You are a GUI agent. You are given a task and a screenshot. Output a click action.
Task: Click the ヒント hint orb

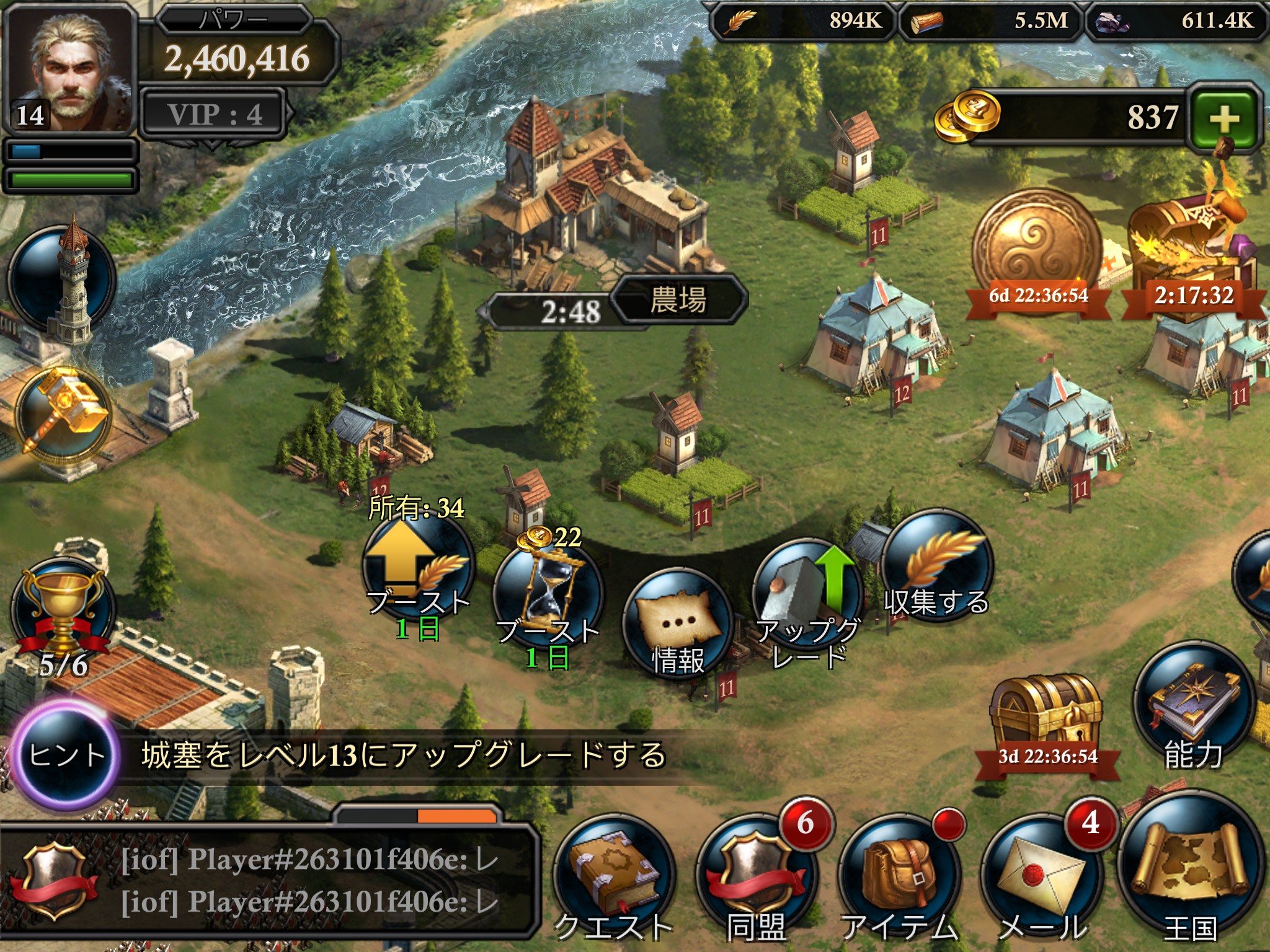click(x=65, y=755)
